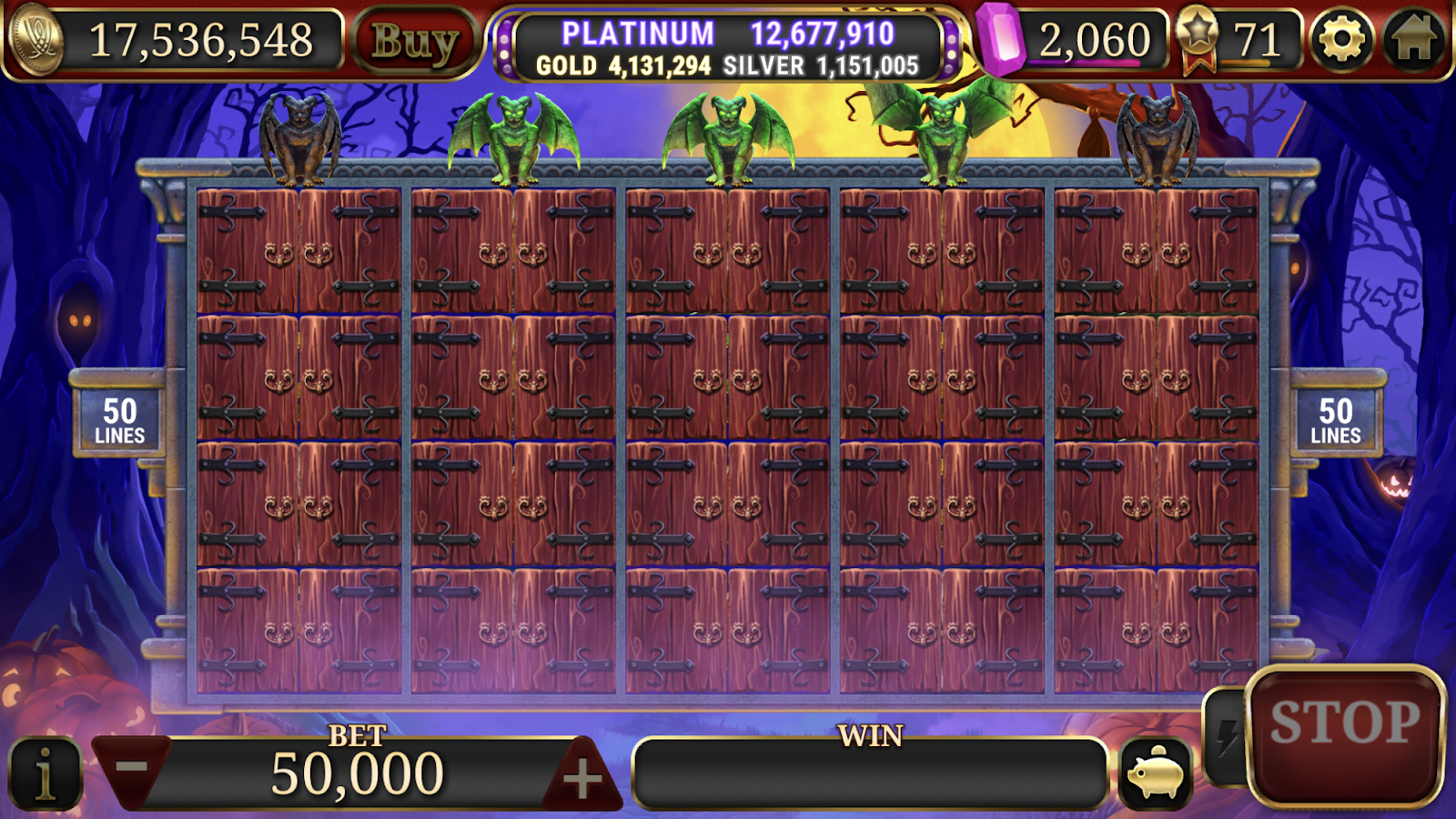Tap the left 50 LINES marker
The image size is (1456, 819).
pos(121,419)
